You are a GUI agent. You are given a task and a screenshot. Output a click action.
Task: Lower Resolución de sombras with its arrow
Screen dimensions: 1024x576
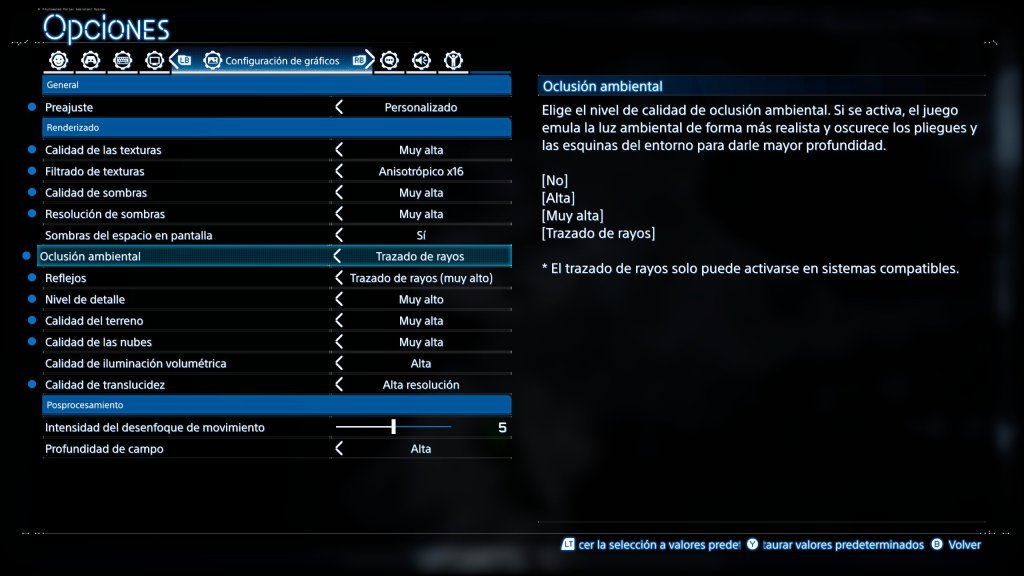click(x=339, y=214)
